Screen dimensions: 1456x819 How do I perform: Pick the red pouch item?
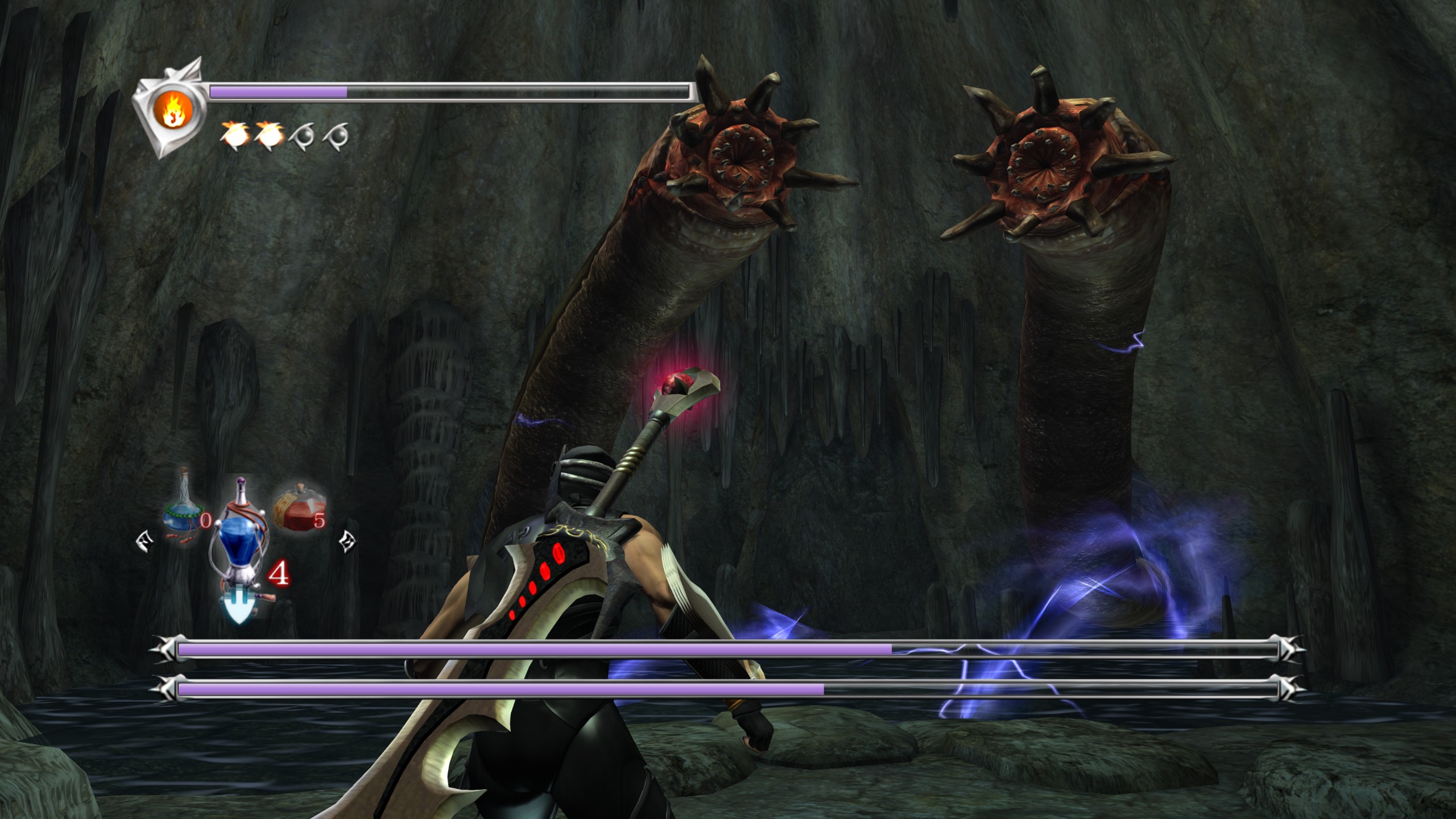tap(299, 508)
